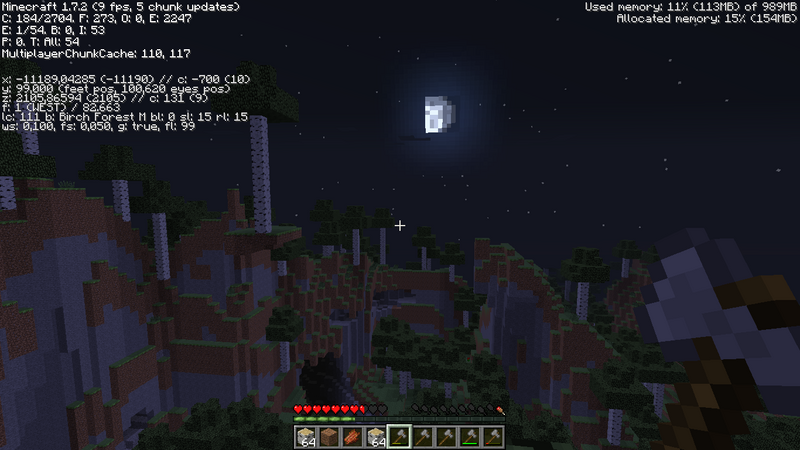The width and height of the screenshot is (800, 450).
Task: Choose the stone axe with green durability bar
Action: [468, 437]
